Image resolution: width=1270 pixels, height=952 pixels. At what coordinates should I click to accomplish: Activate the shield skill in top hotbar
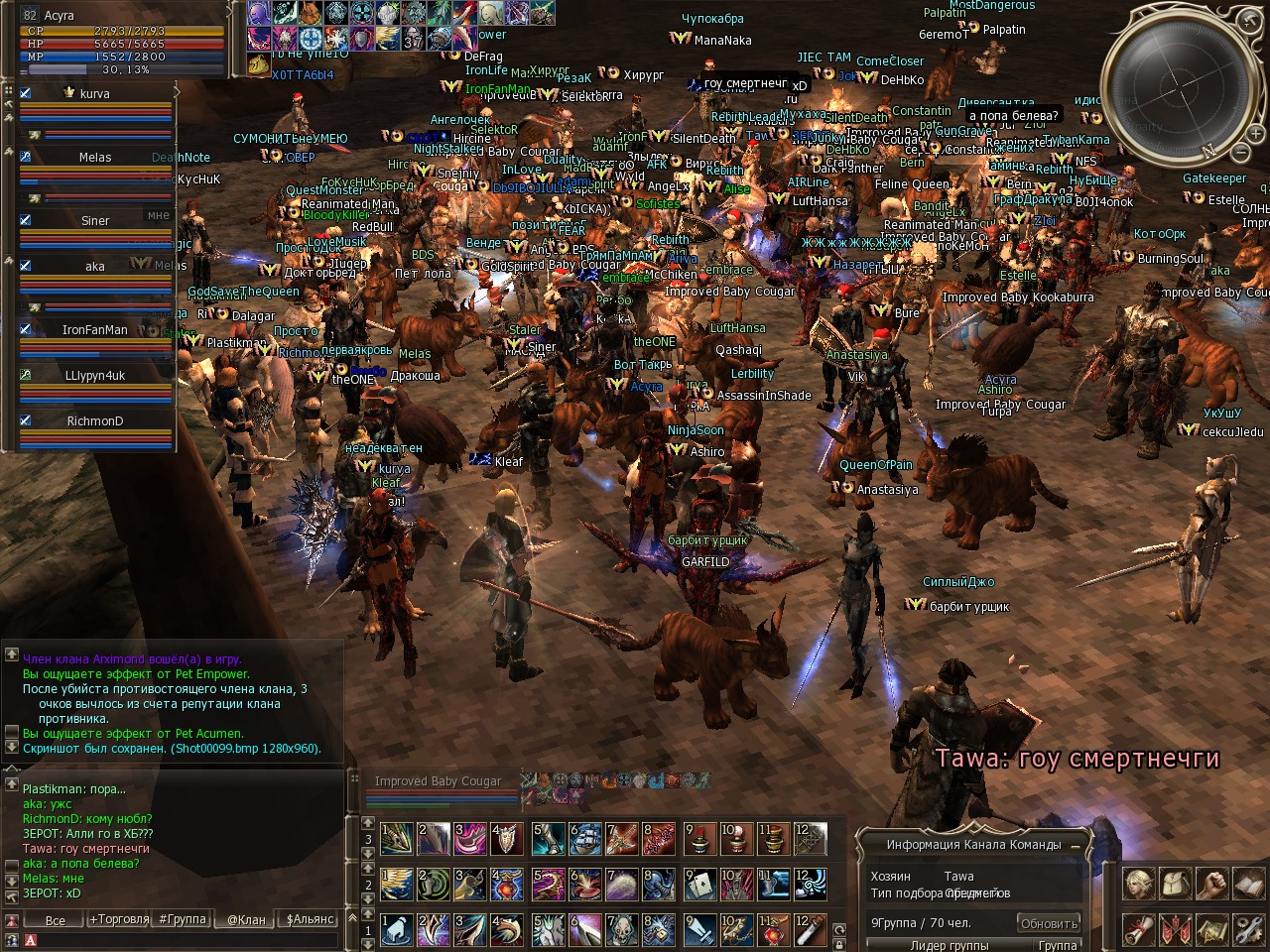coord(507,839)
